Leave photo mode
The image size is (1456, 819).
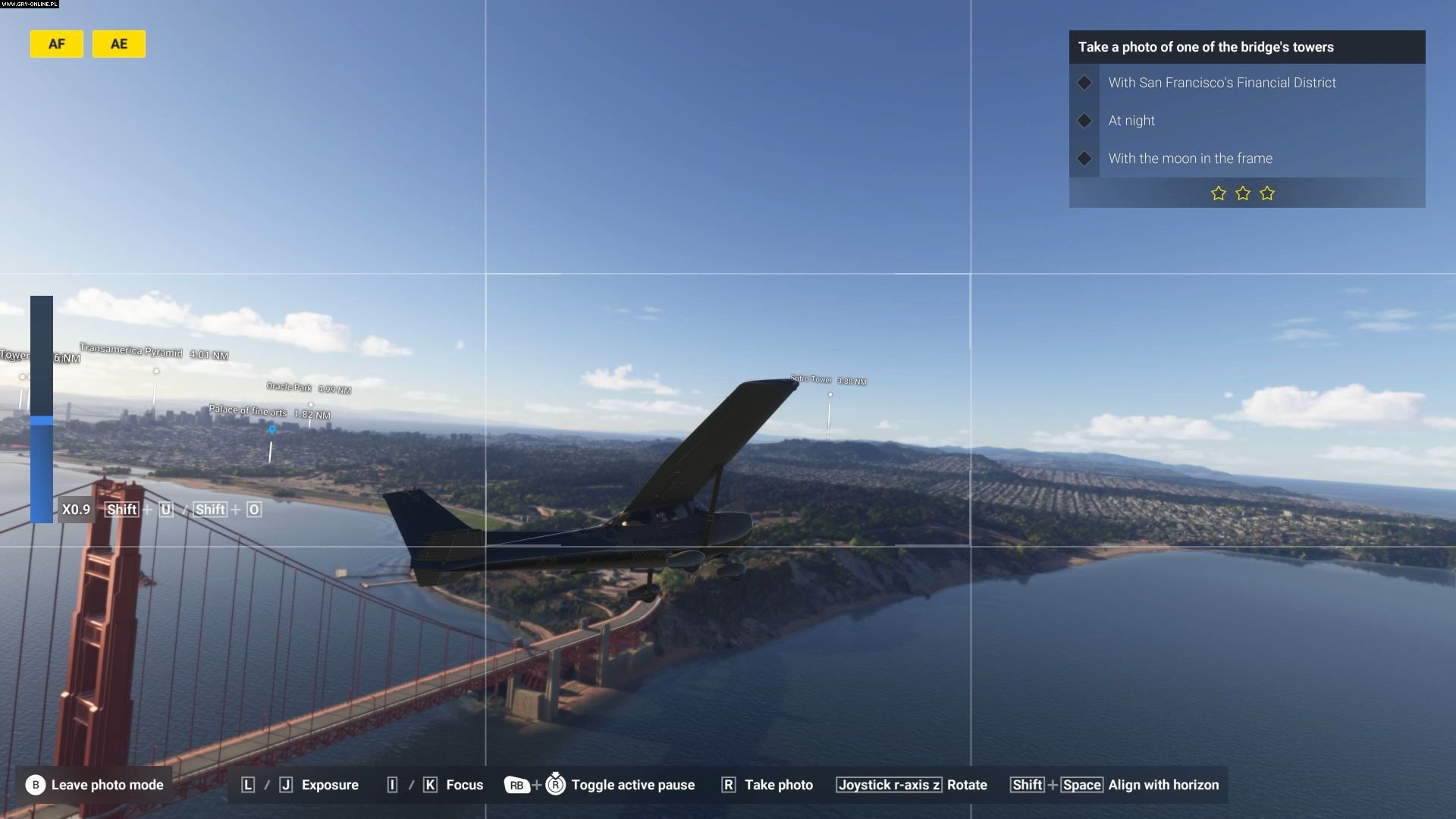(96, 785)
